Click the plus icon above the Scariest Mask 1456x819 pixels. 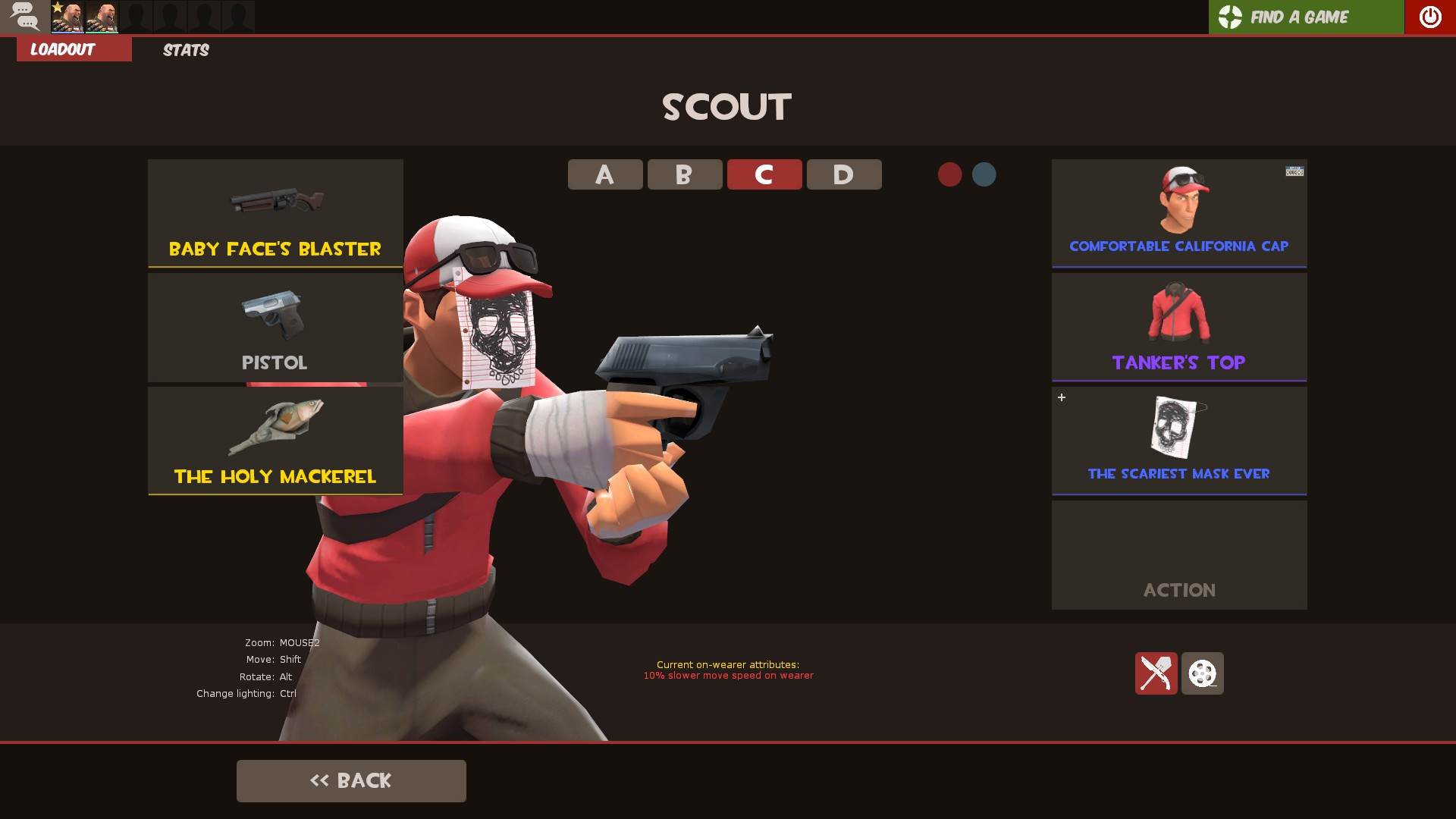1061,397
